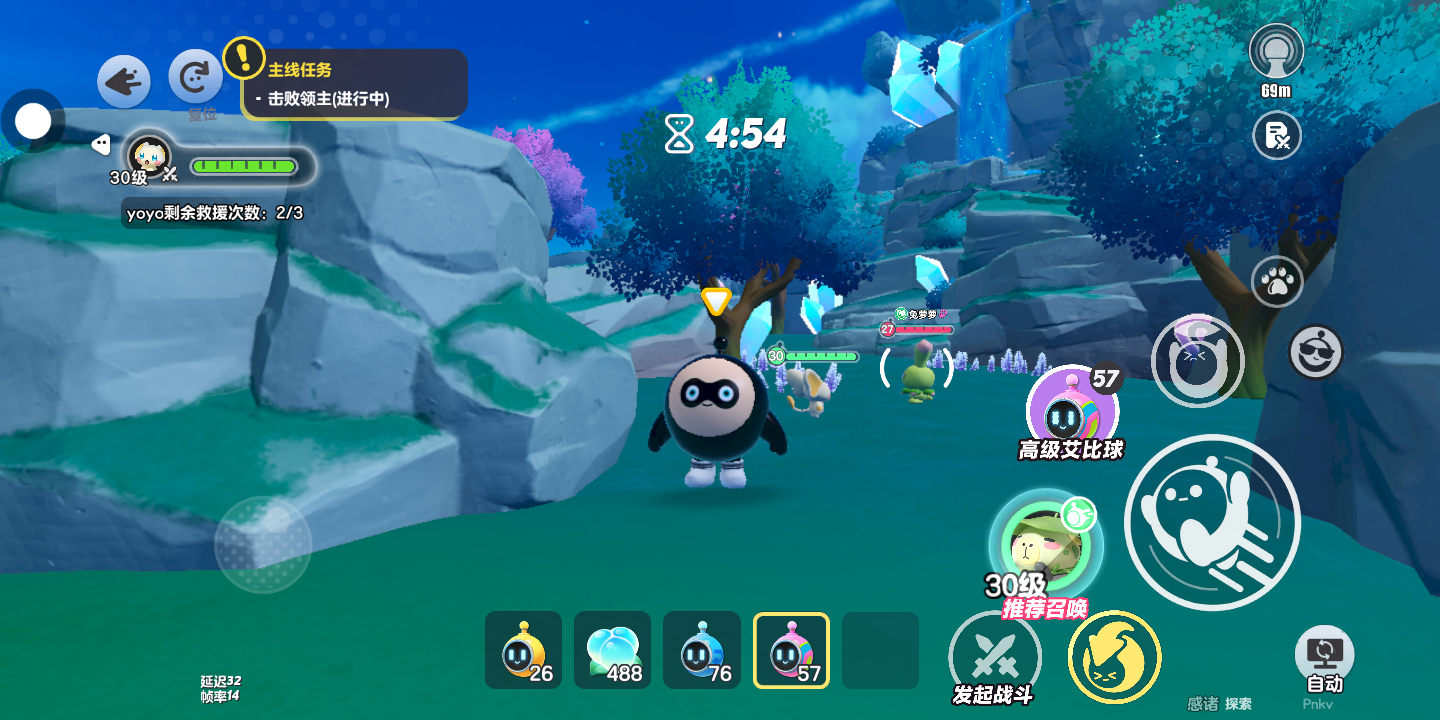This screenshot has height=720, width=1440.
Task: Tap the back arrow button
Action: click(x=124, y=81)
